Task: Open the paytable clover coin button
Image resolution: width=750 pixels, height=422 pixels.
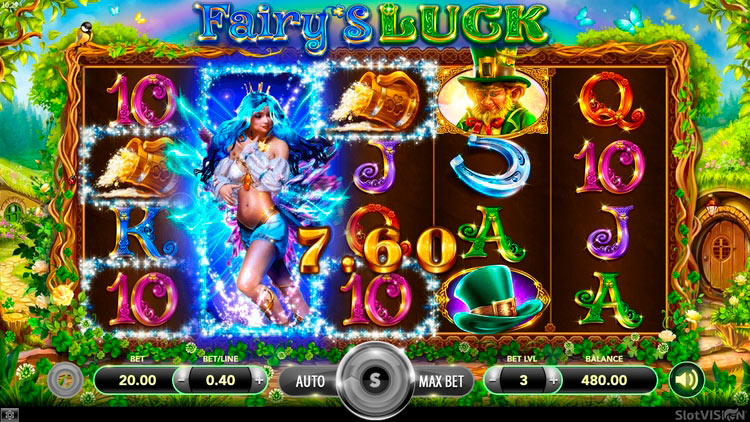Action: click(62, 380)
